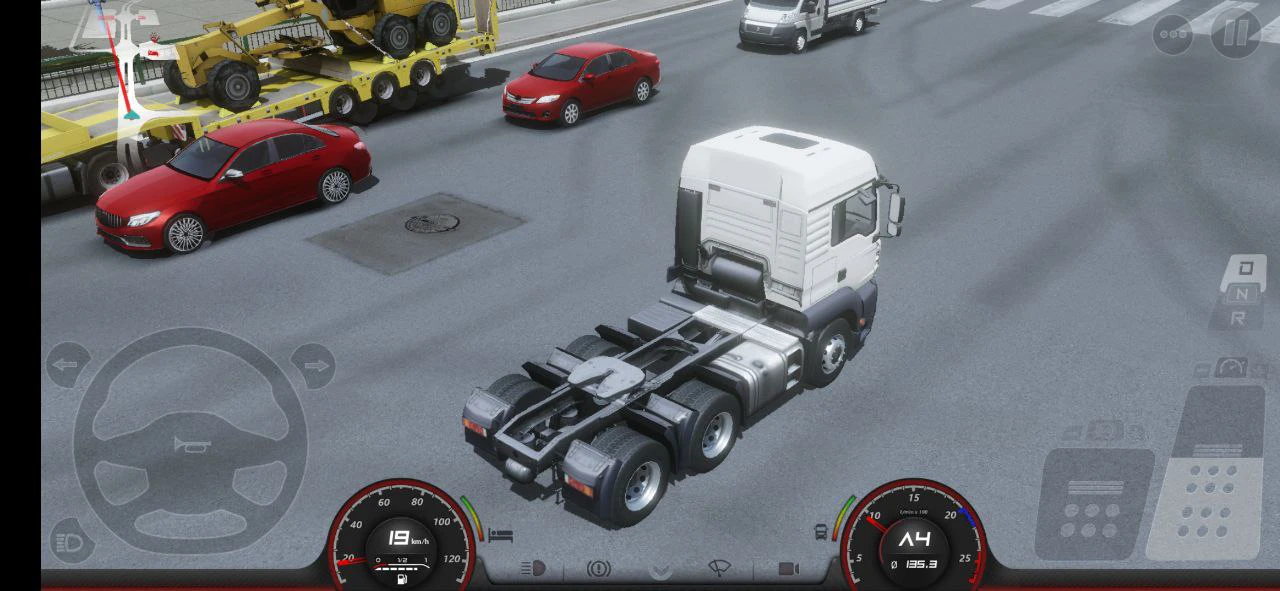Screen dimensions: 1280x591
Task: Activate the left turn signal arrow
Action: point(67,366)
